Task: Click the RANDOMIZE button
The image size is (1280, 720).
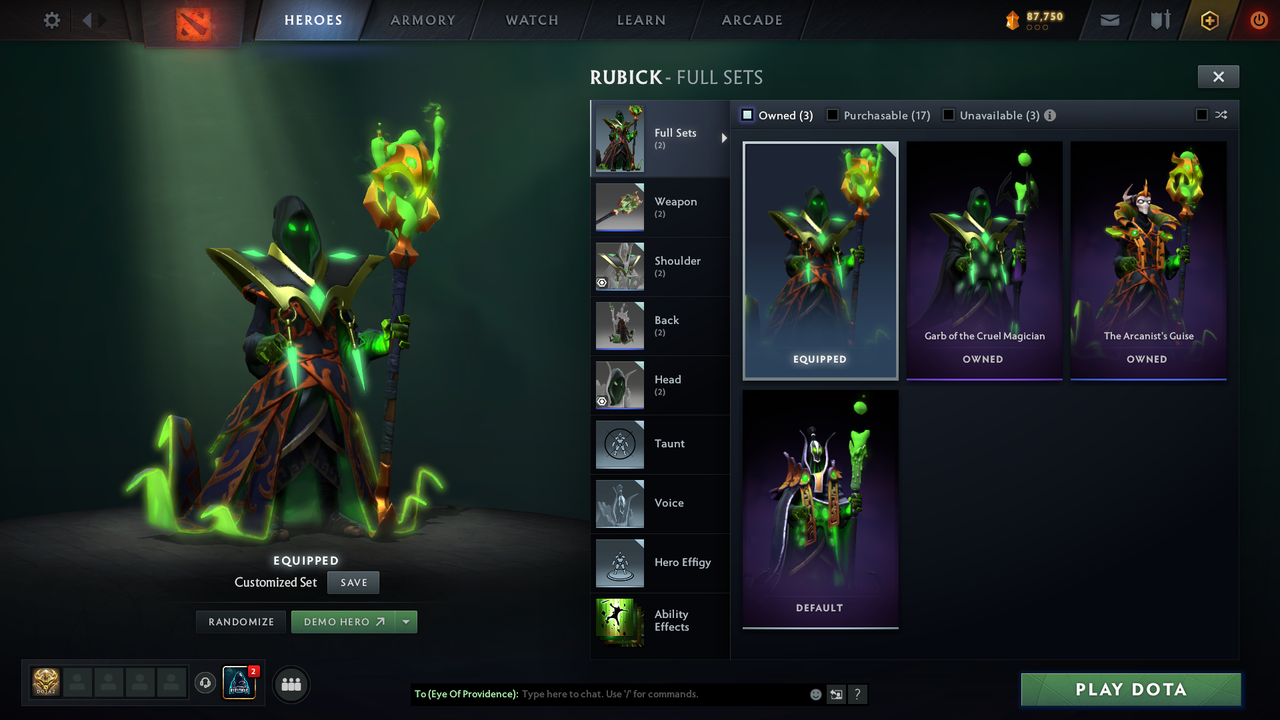Action: [x=240, y=621]
